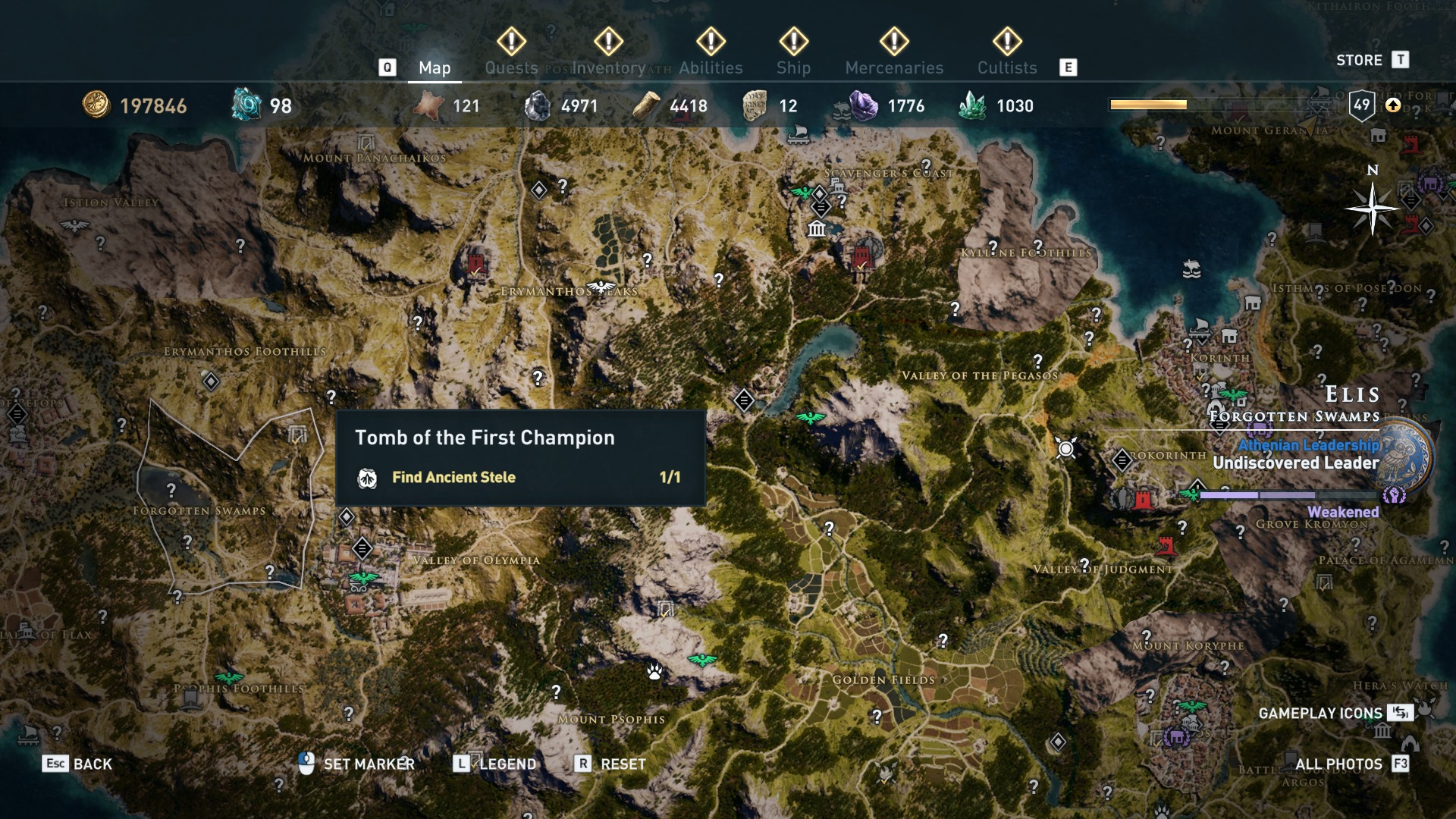
Task: Go to the Ship tab
Action: click(x=793, y=67)
